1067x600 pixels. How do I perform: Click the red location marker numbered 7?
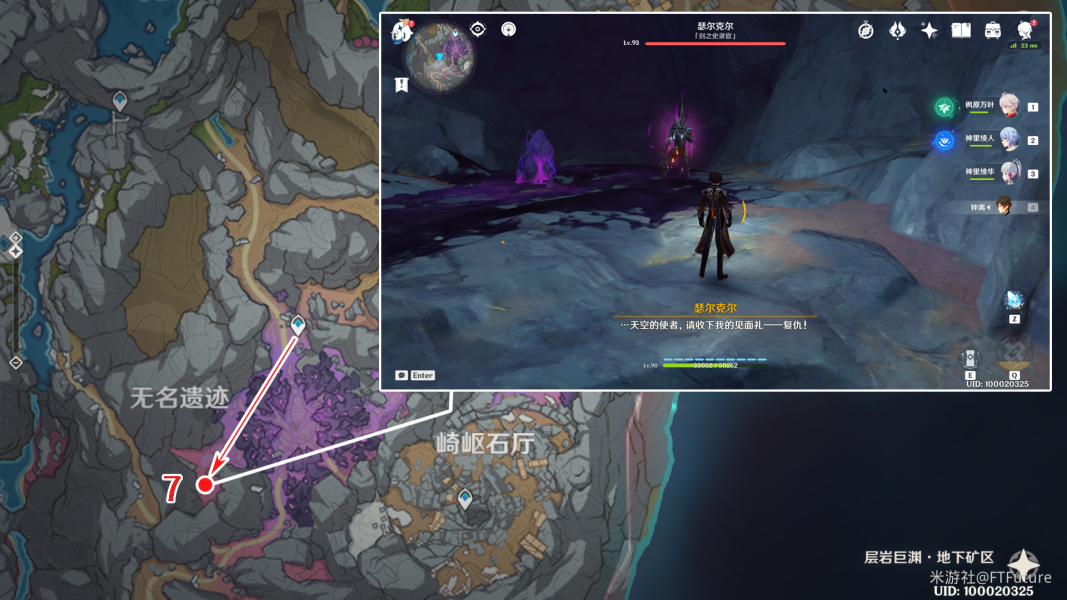coord(205,485)
